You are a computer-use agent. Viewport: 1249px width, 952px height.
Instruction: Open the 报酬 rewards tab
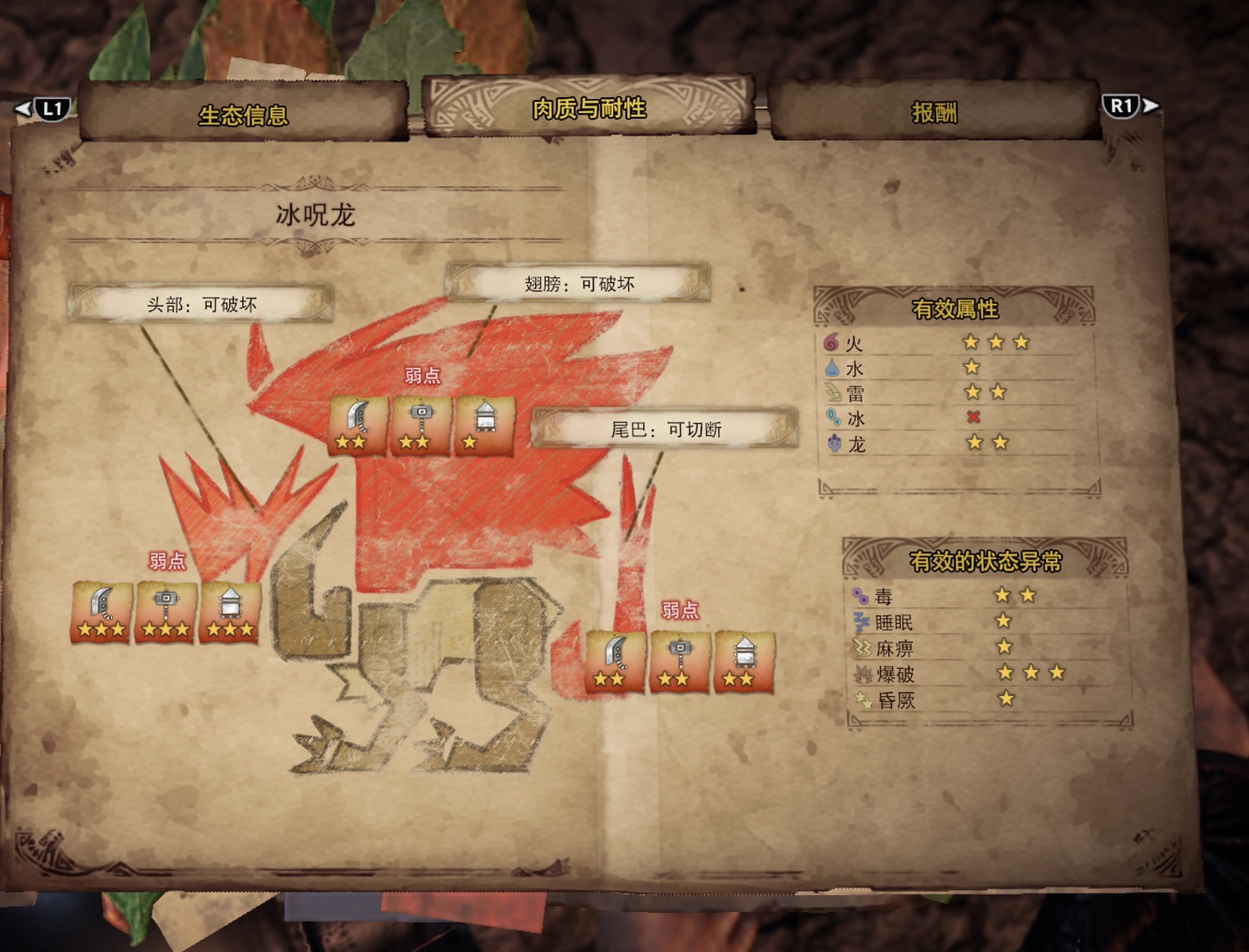tap(934, 113)
